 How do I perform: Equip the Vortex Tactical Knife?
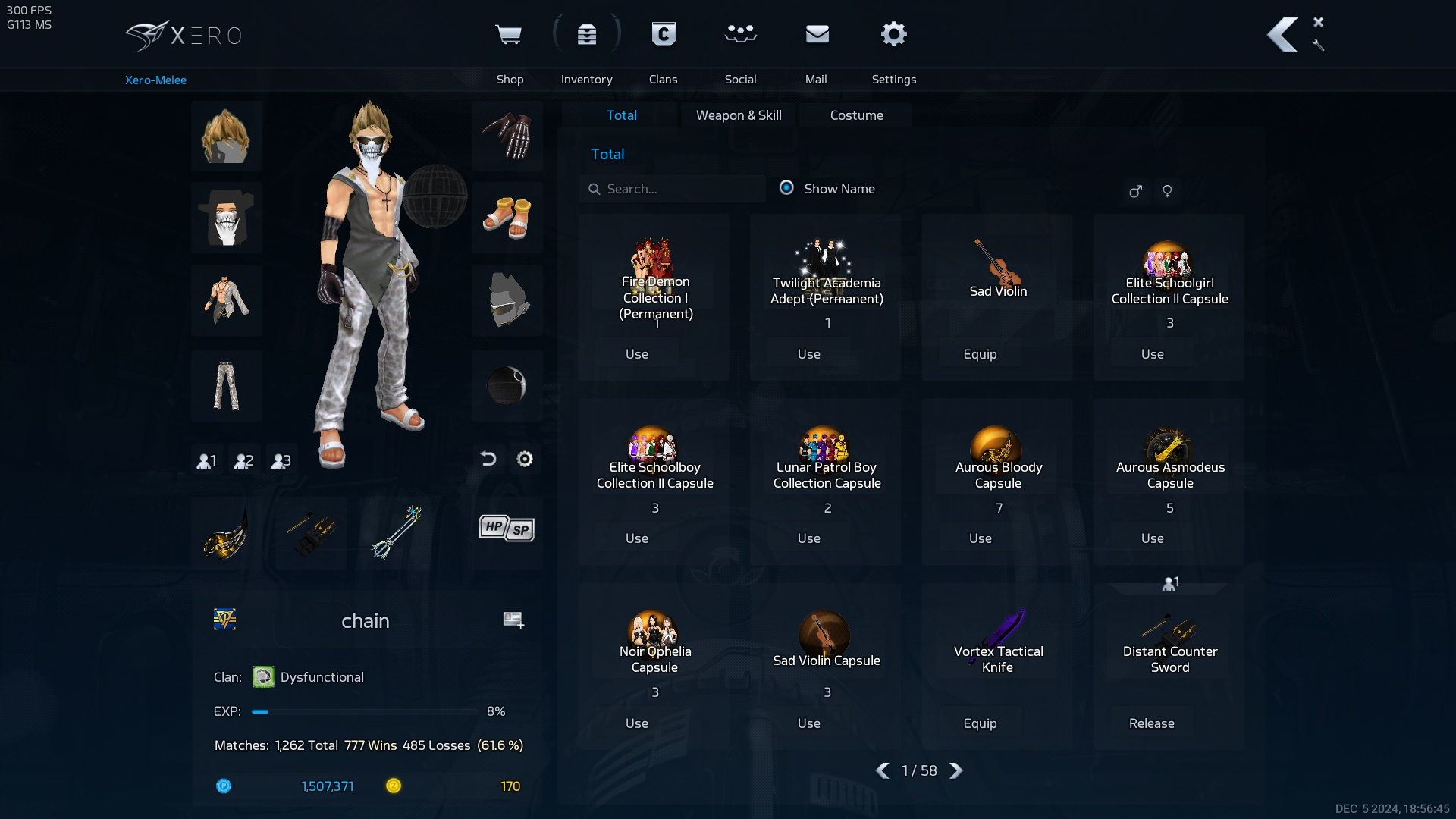(980, 723)
